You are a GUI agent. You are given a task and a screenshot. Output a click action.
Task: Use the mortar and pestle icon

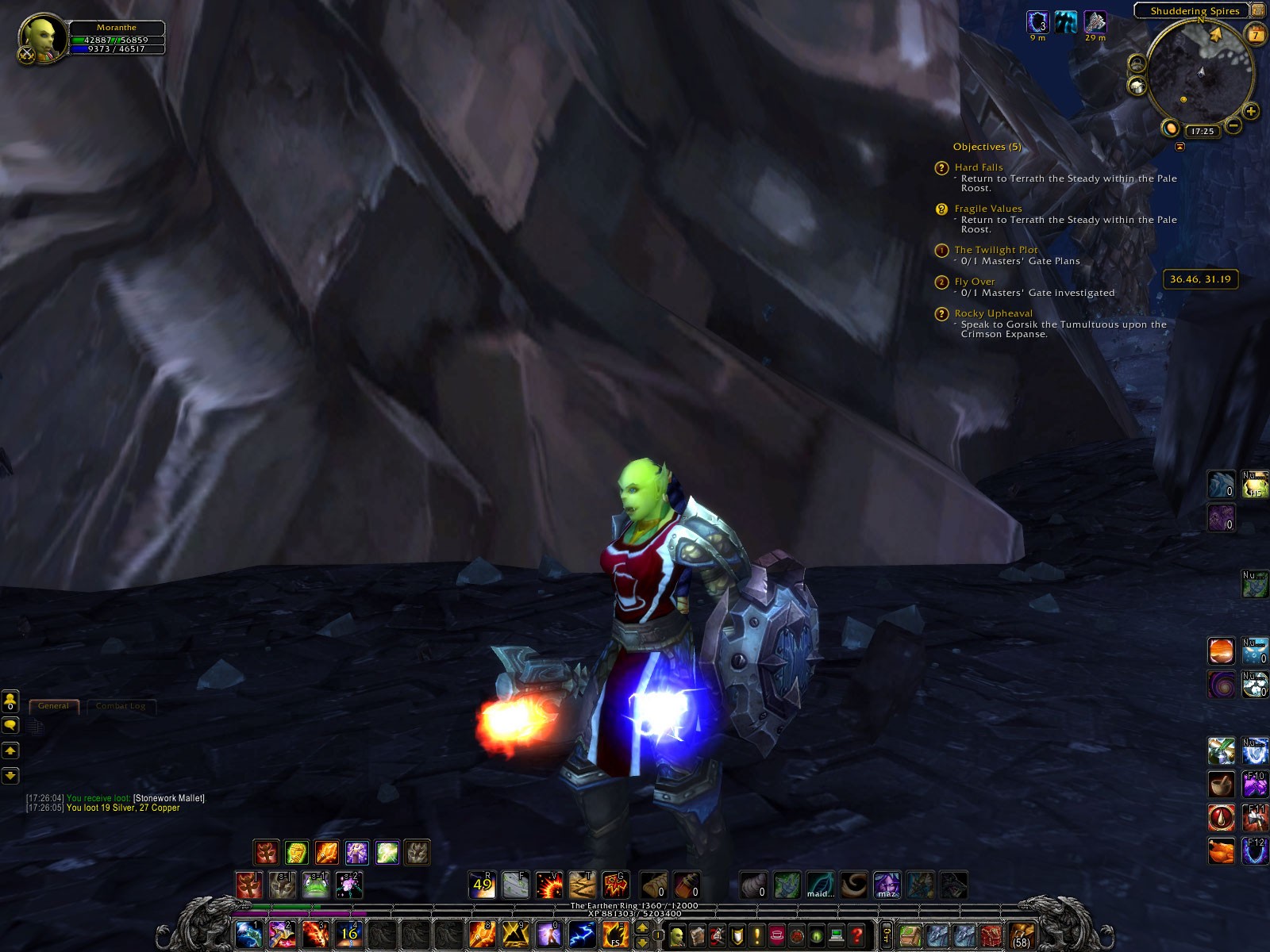coord(1221,785)
